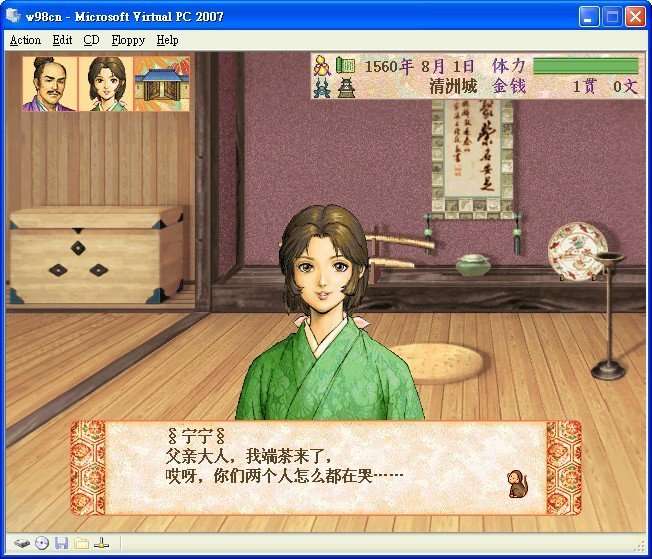Click the monkey icon to continue dialogue
Viewport: 652px width, 559px height.
518,484
